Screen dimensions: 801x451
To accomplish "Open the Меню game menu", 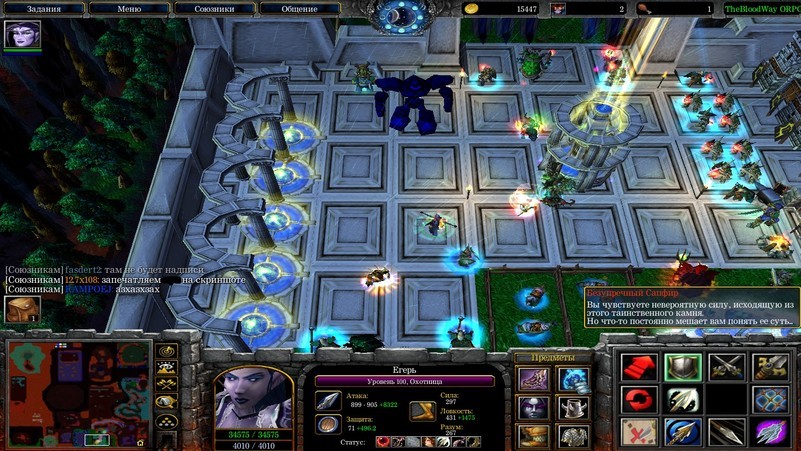I will [x=129, y=8].
